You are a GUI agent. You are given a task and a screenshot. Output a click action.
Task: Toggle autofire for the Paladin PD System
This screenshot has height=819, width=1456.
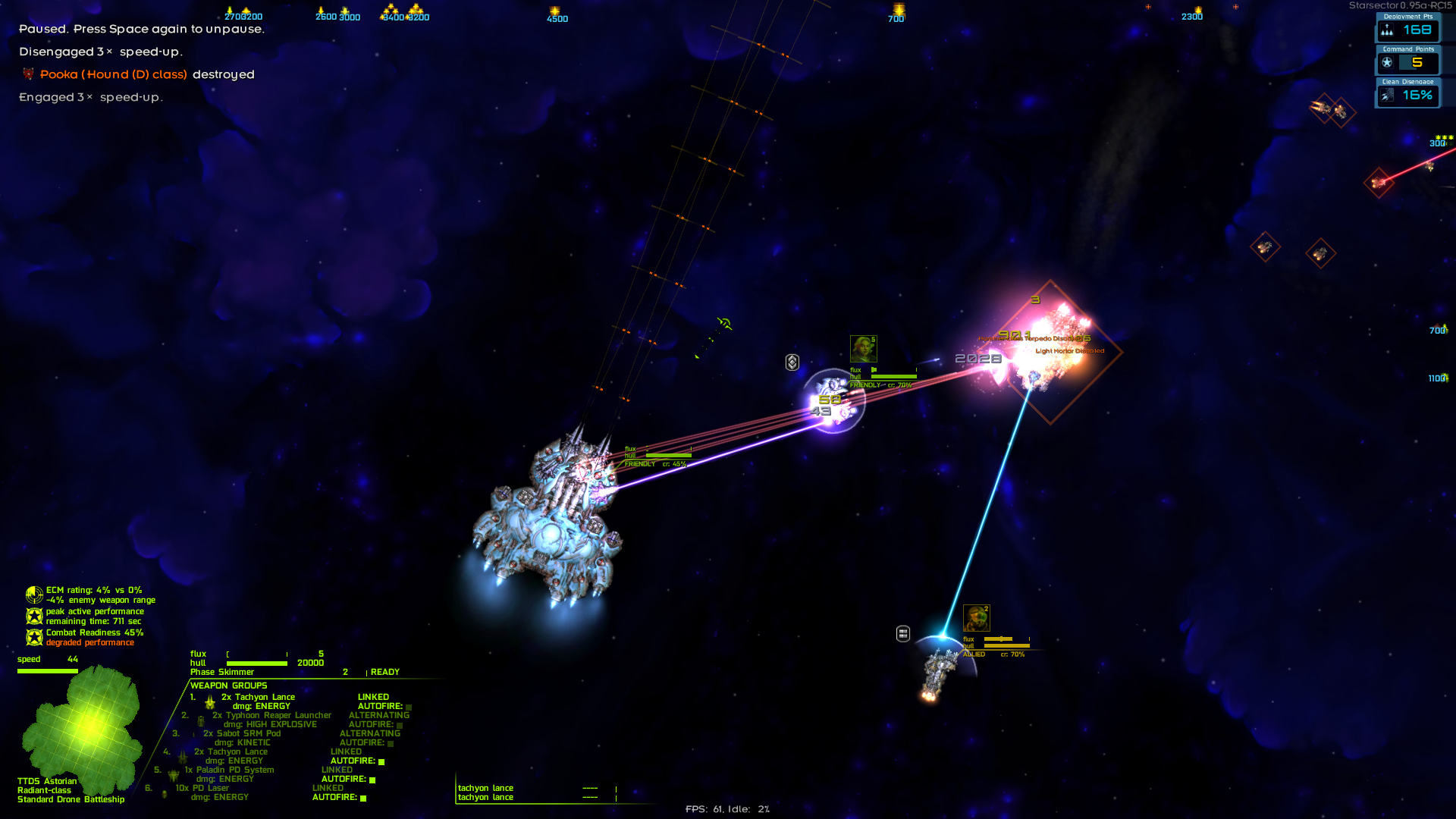pyautogui.click(x=372, y=780)
